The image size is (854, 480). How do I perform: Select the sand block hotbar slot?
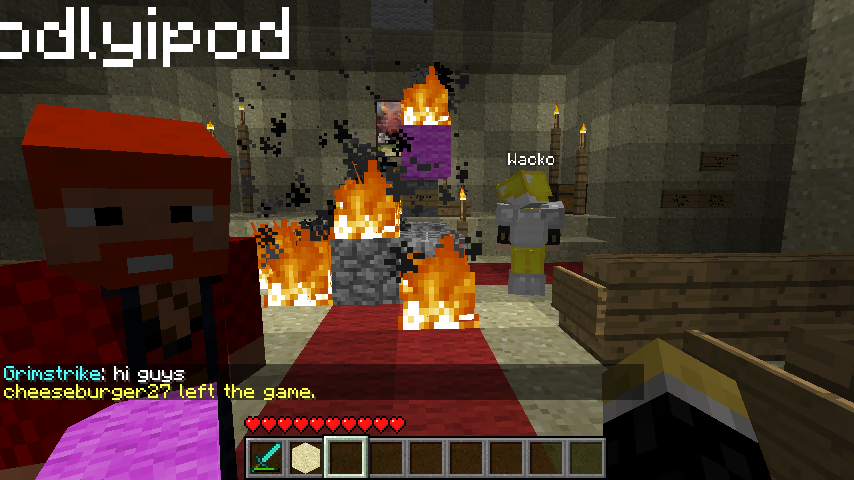(x=305, y=457)
